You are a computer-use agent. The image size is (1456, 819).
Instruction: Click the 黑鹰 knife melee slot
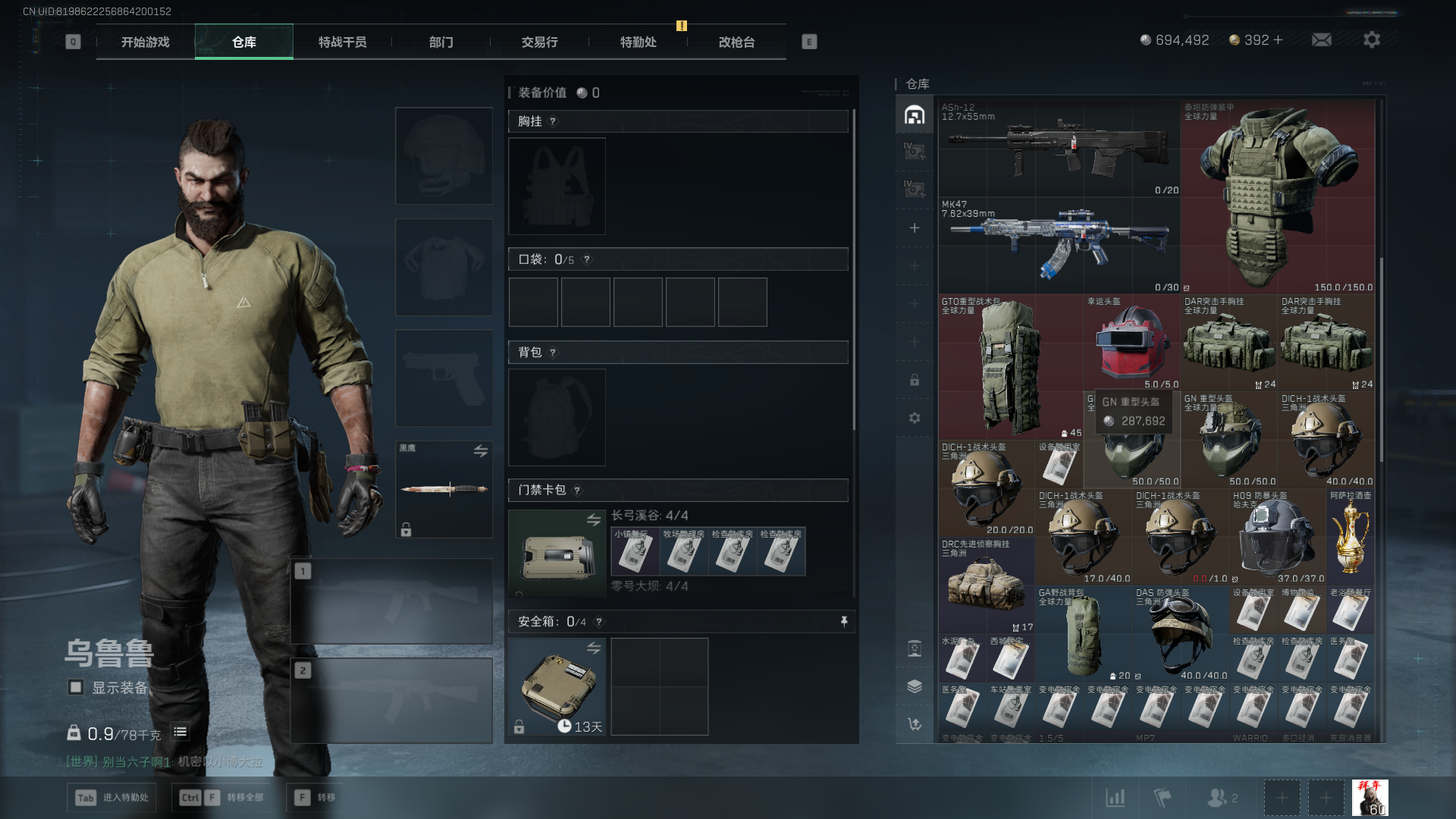click(444, 489)
